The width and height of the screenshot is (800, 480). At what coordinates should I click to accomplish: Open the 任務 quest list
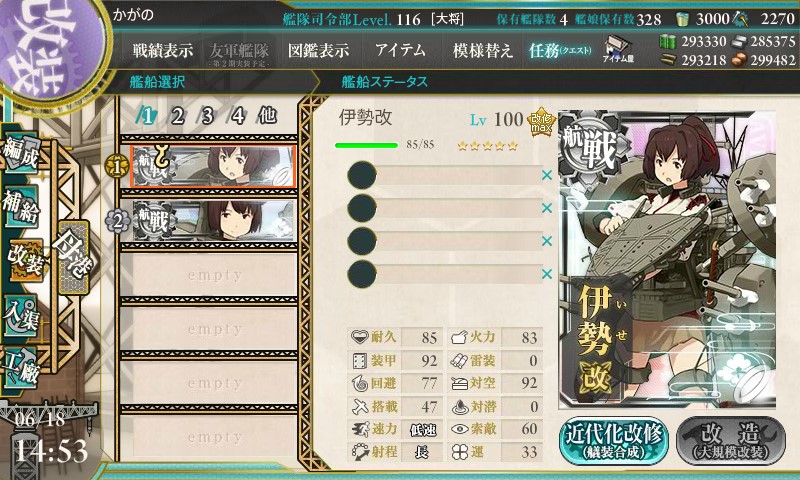point(561,51)
